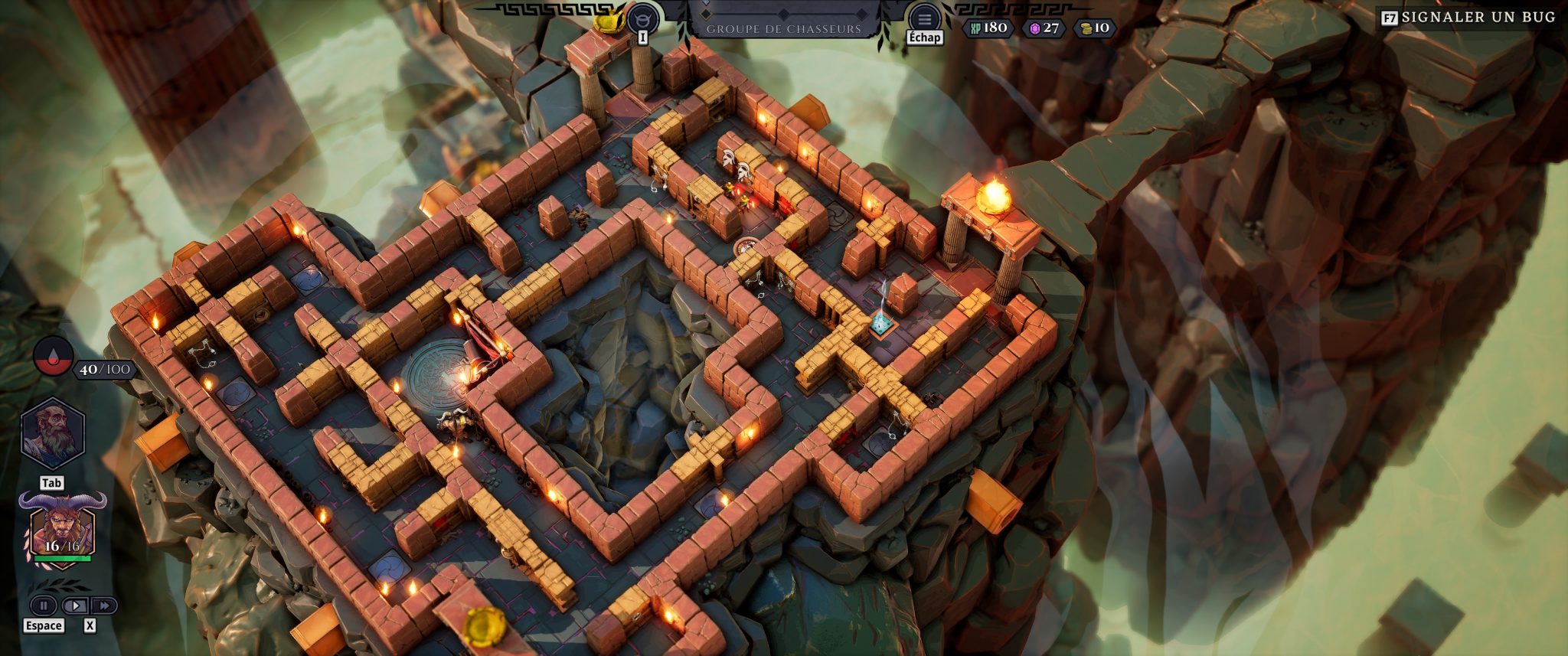
Task: Set the game to normal play speed
Action: coord(74,605)
